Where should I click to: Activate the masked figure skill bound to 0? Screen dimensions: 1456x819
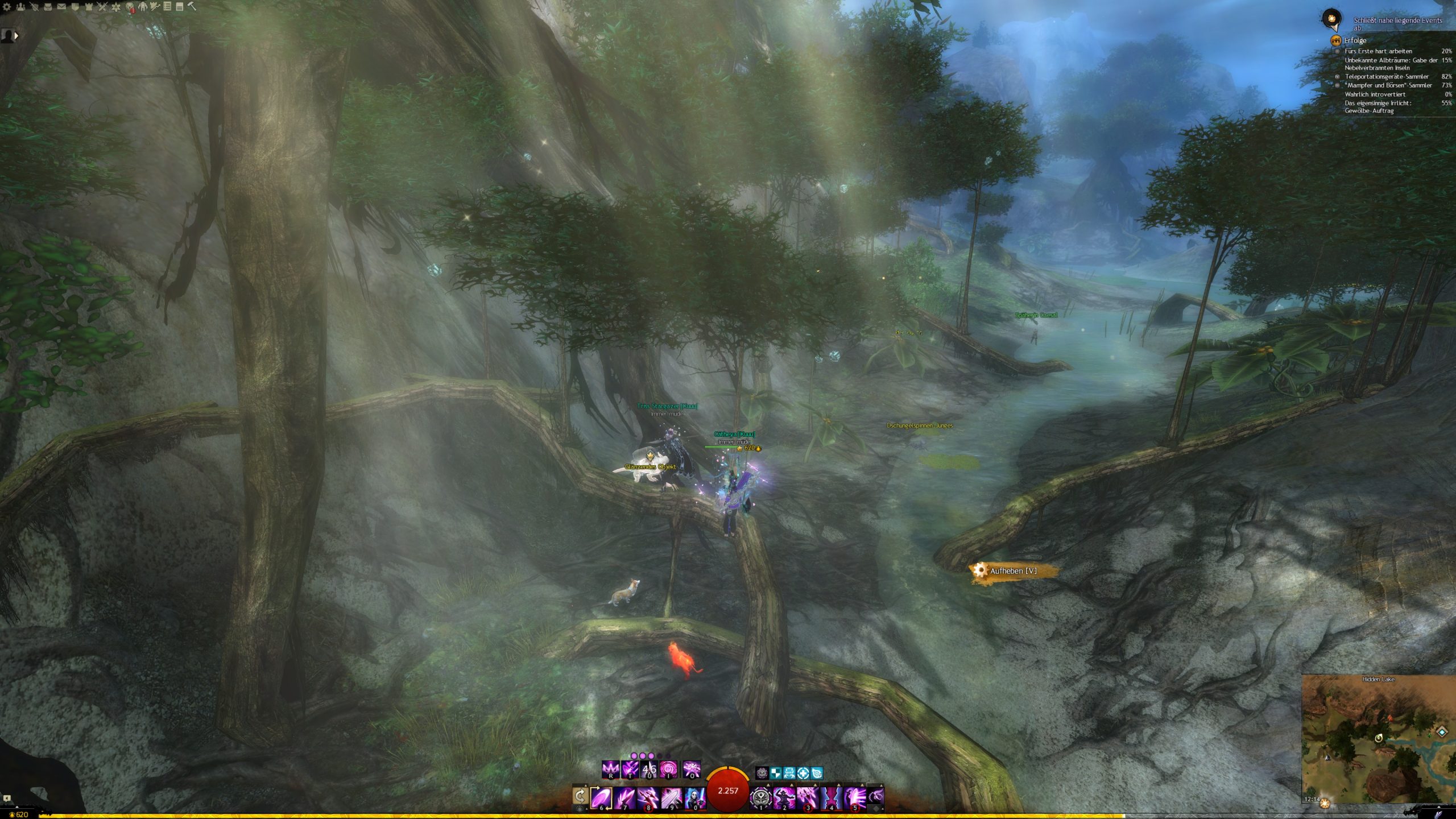pos(694,797)
